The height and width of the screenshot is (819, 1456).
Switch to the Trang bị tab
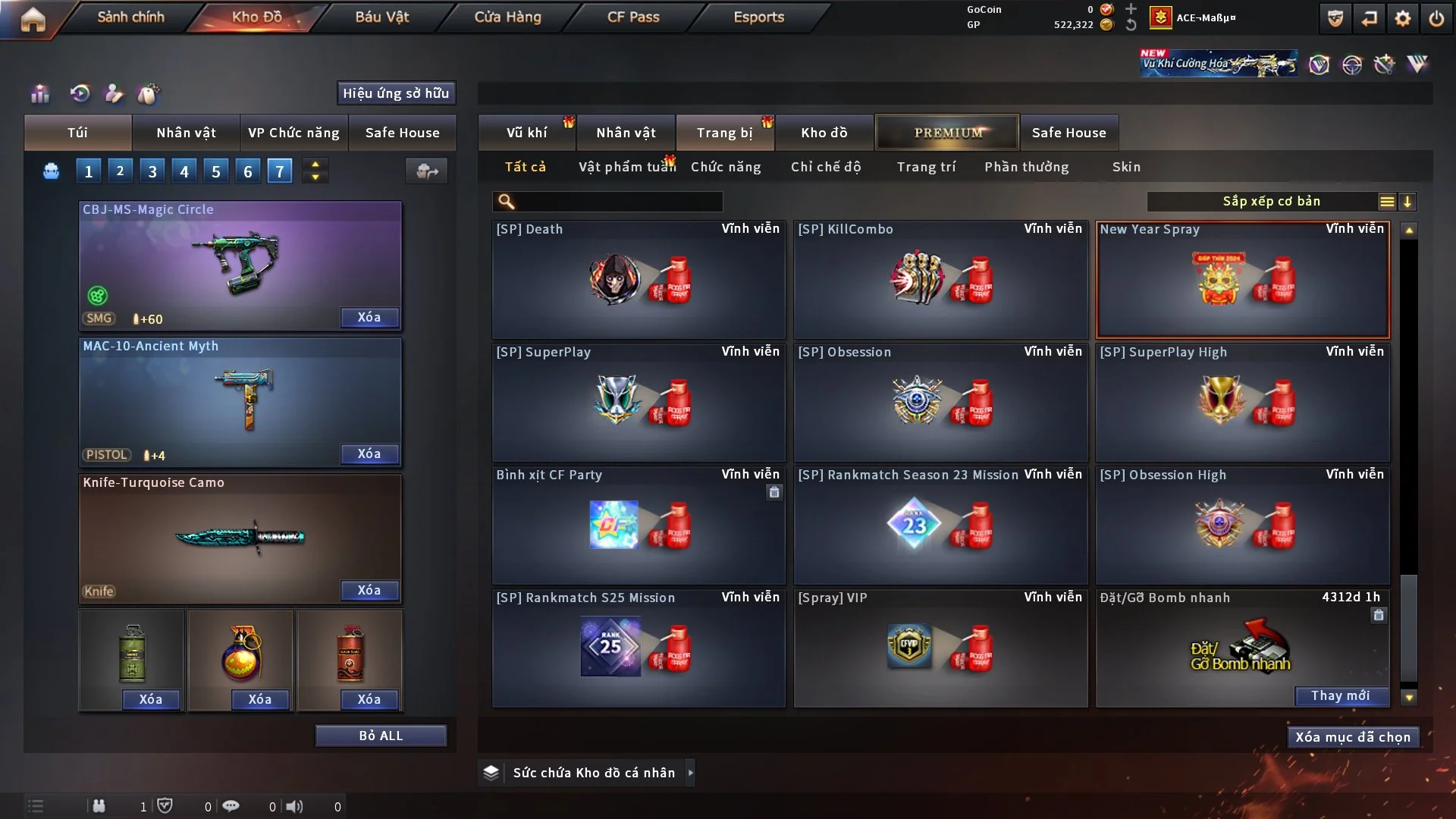coord(724,133)
